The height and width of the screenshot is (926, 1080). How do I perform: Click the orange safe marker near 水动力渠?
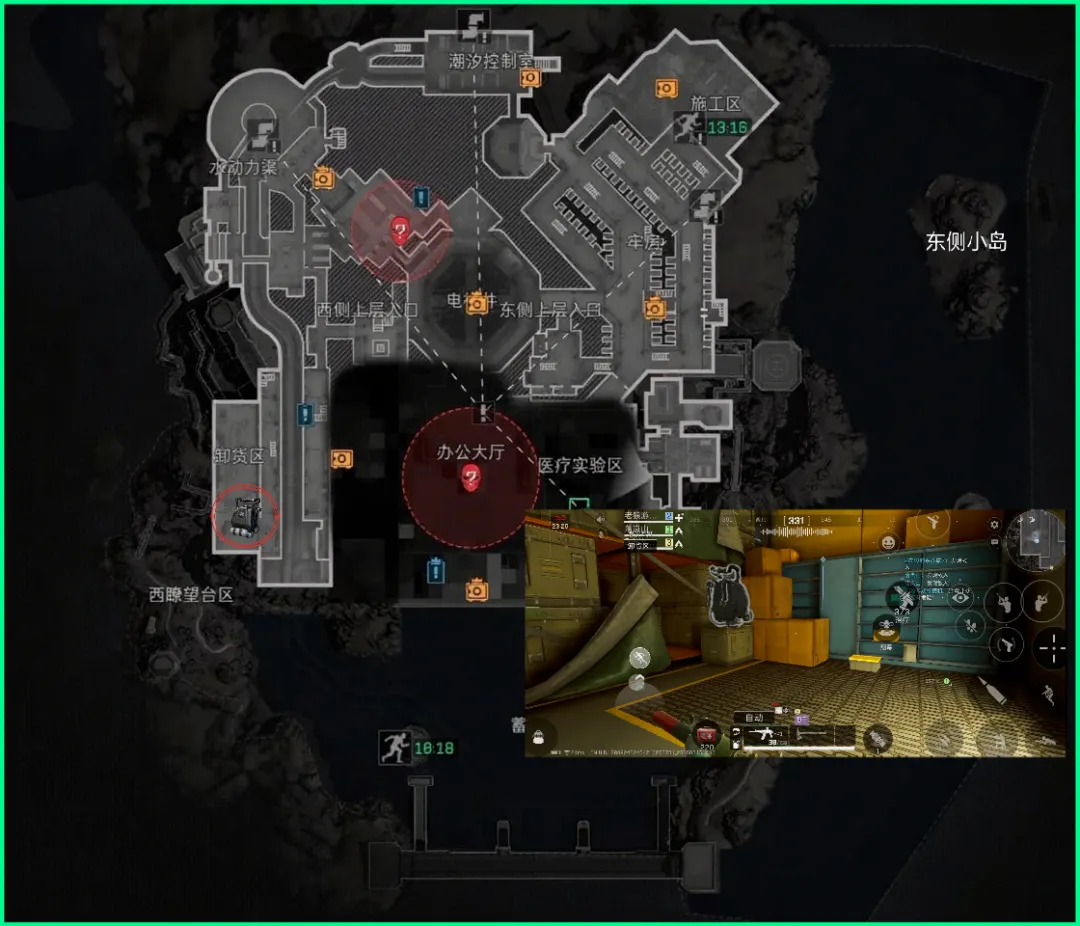coord(323,178)
